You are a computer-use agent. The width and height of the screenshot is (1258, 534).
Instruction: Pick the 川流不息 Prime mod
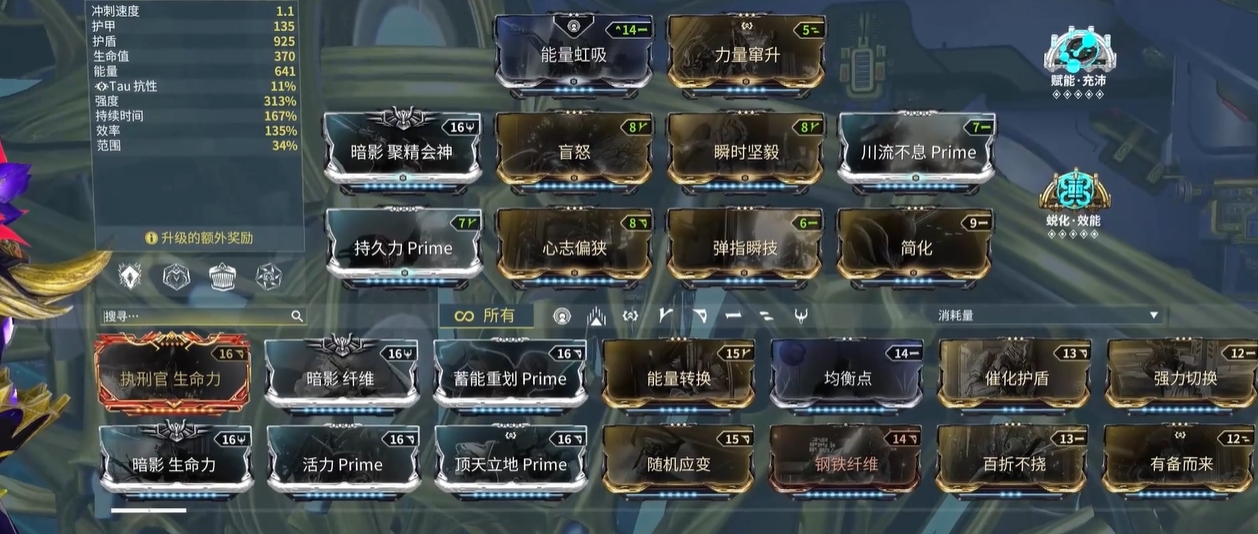pyautogui.click(x=917, y=153)
